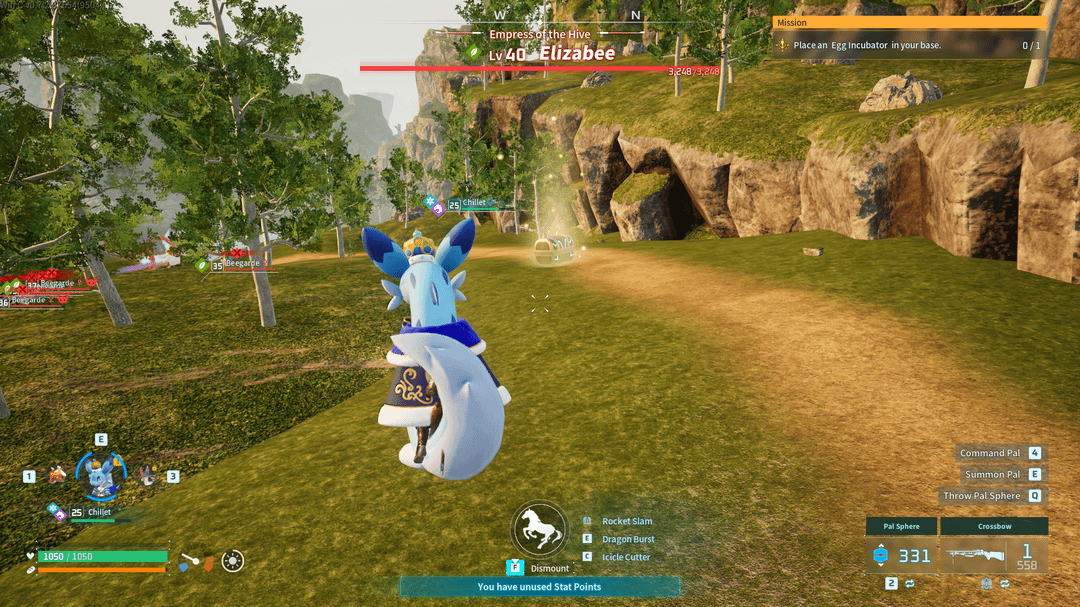This screenshot has height=607, width=1080.
Task: Click the Throw Pal Sphere label
Action: pos(982,495)
